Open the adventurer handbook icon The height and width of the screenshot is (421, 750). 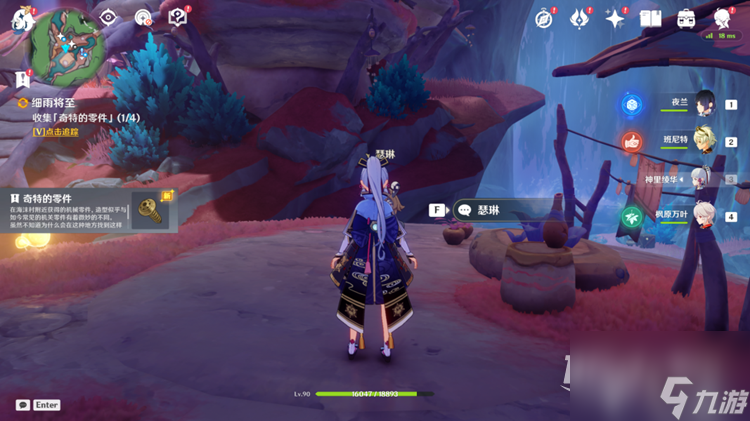650,18
